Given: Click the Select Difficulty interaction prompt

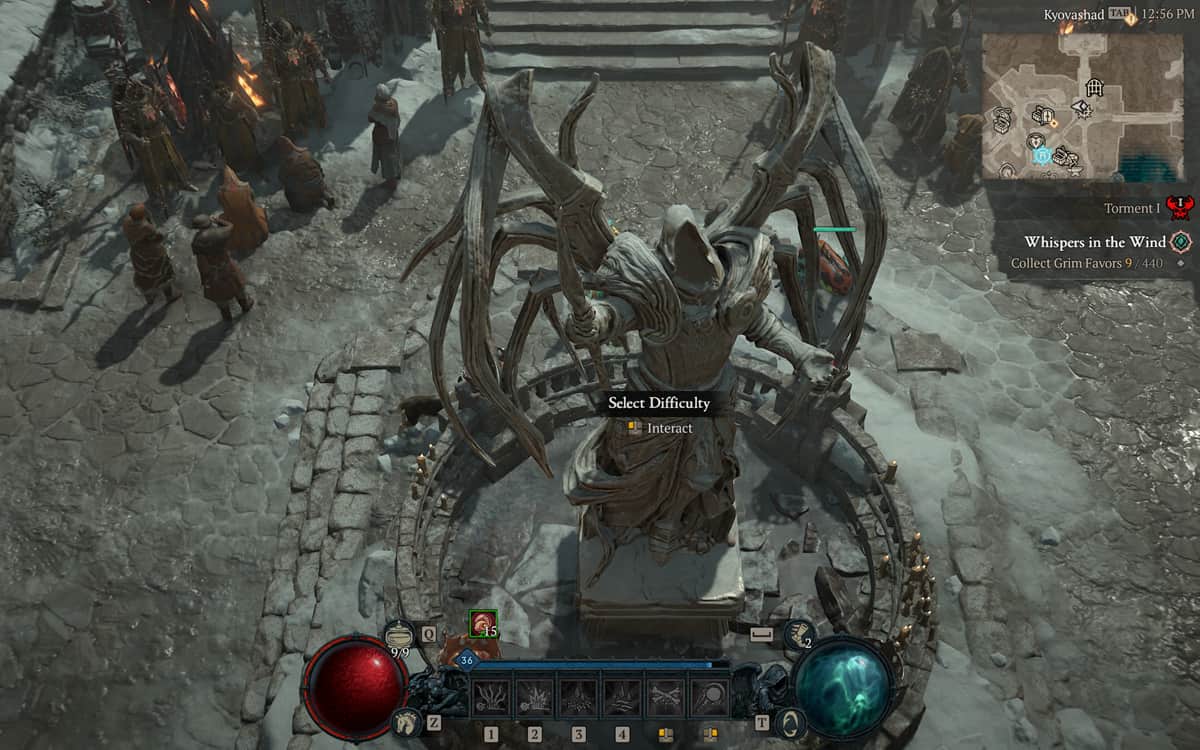Looking at the screenshot, I should 658,403.
